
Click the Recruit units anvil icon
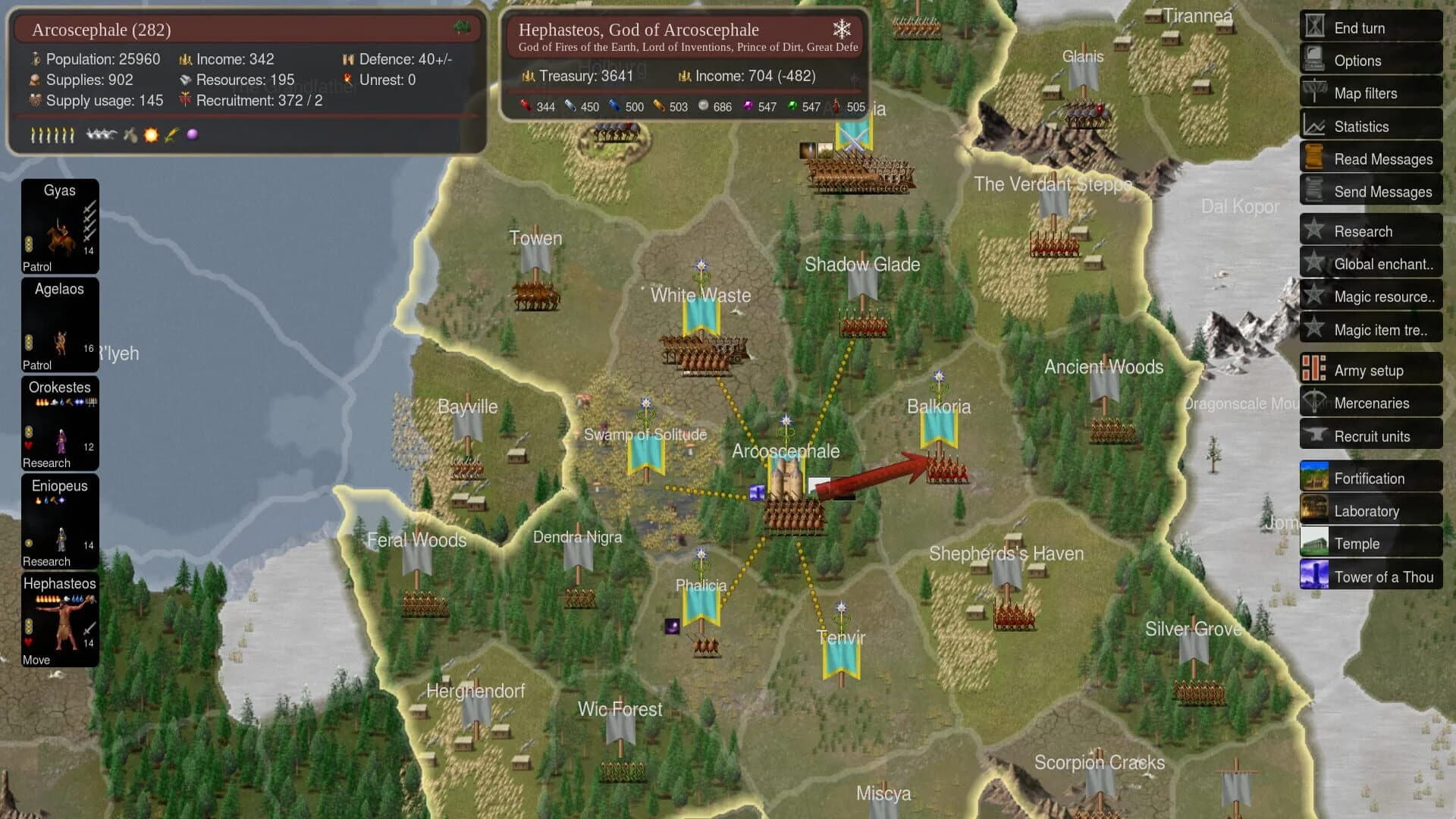1313,436
